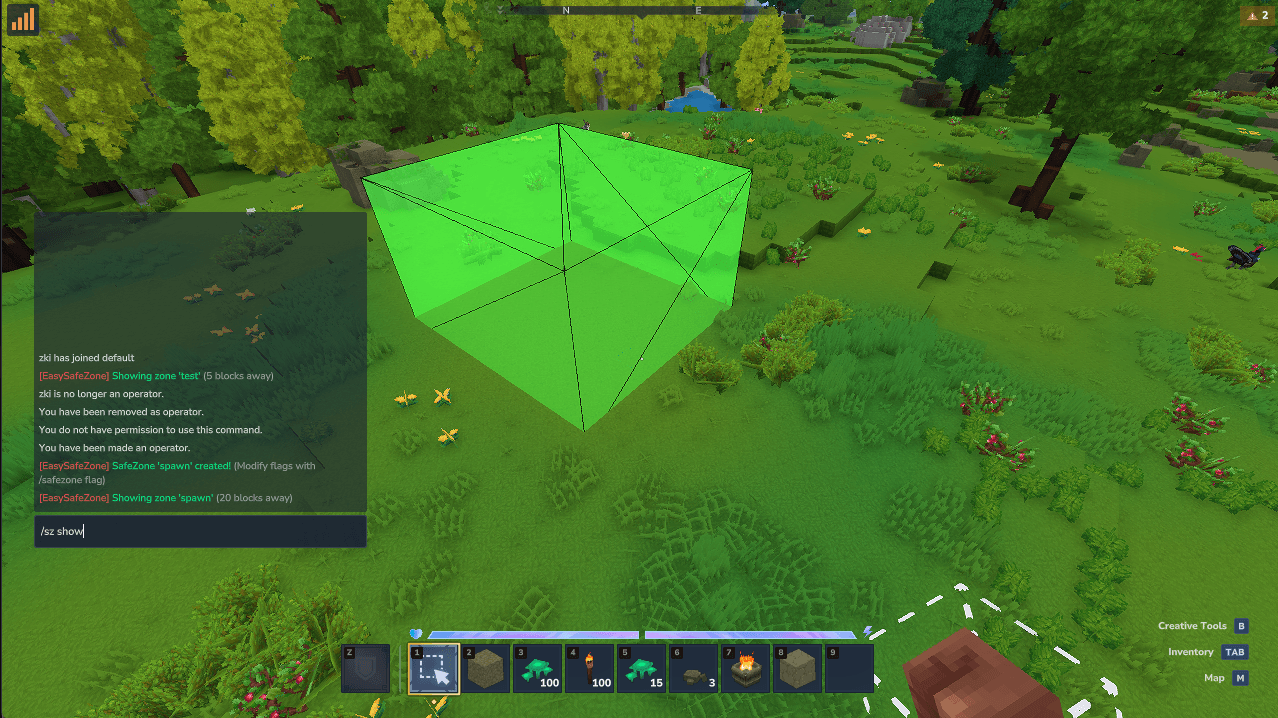The height and width of the screenshot is (718, 1278).
Task: Select the stone block in hotbar slot 2
Action: (x=486, y=668)
